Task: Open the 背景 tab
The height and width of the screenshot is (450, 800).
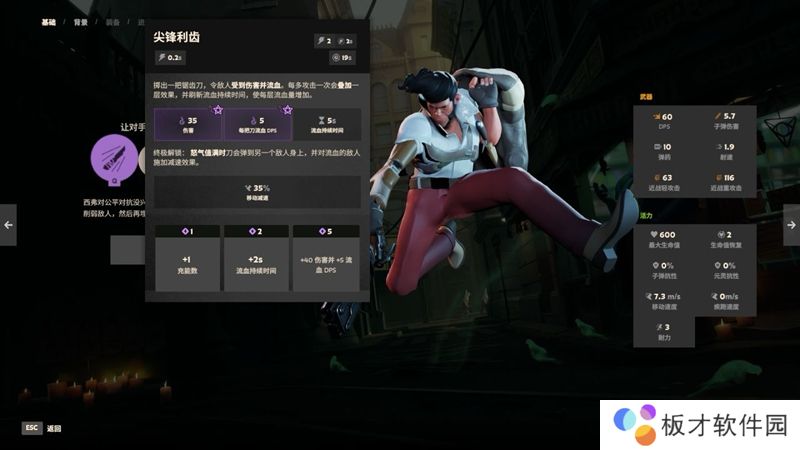Action: pos(80,22)
